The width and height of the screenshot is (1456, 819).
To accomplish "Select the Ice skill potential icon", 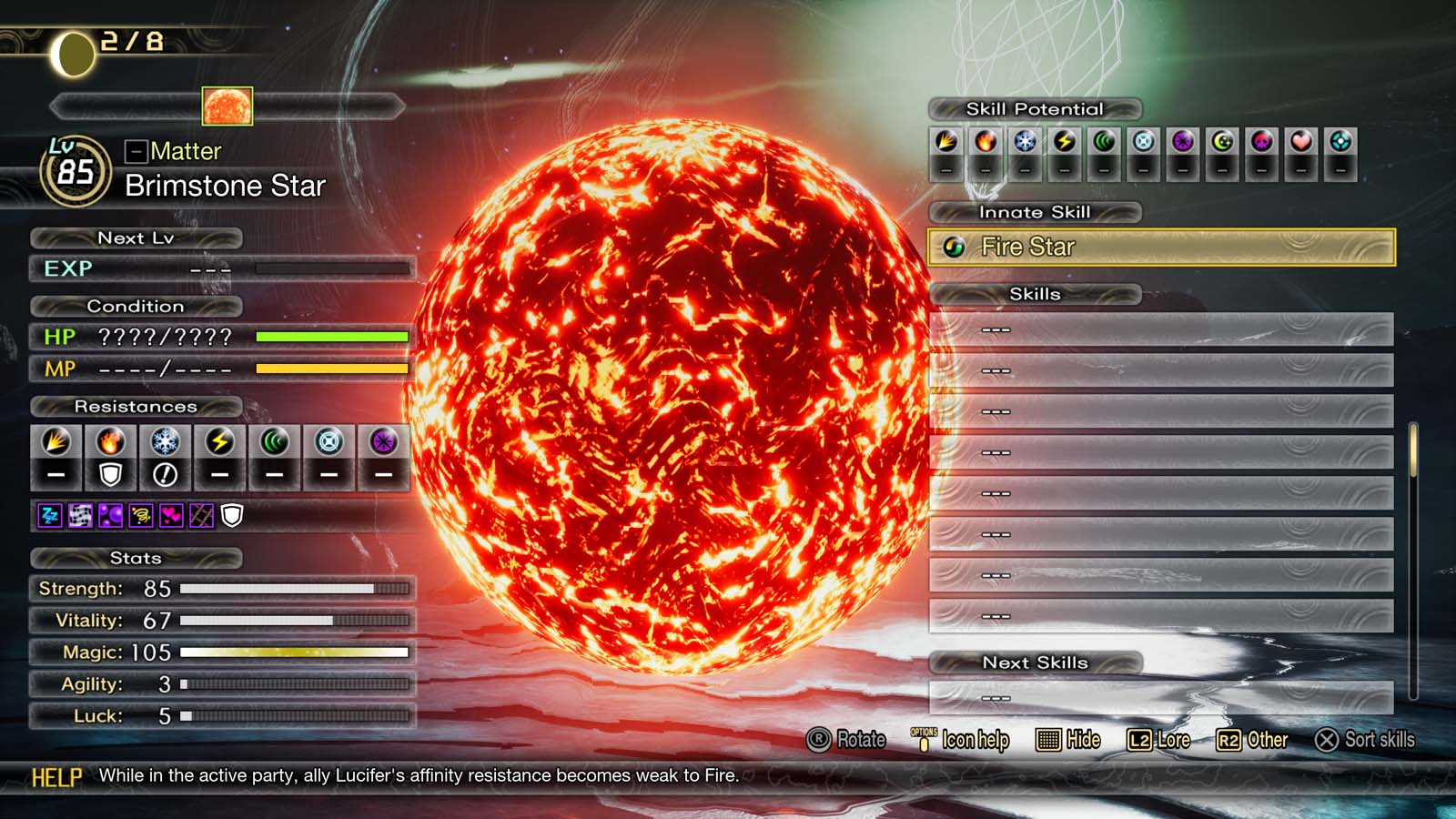I will pos(1025,142).
